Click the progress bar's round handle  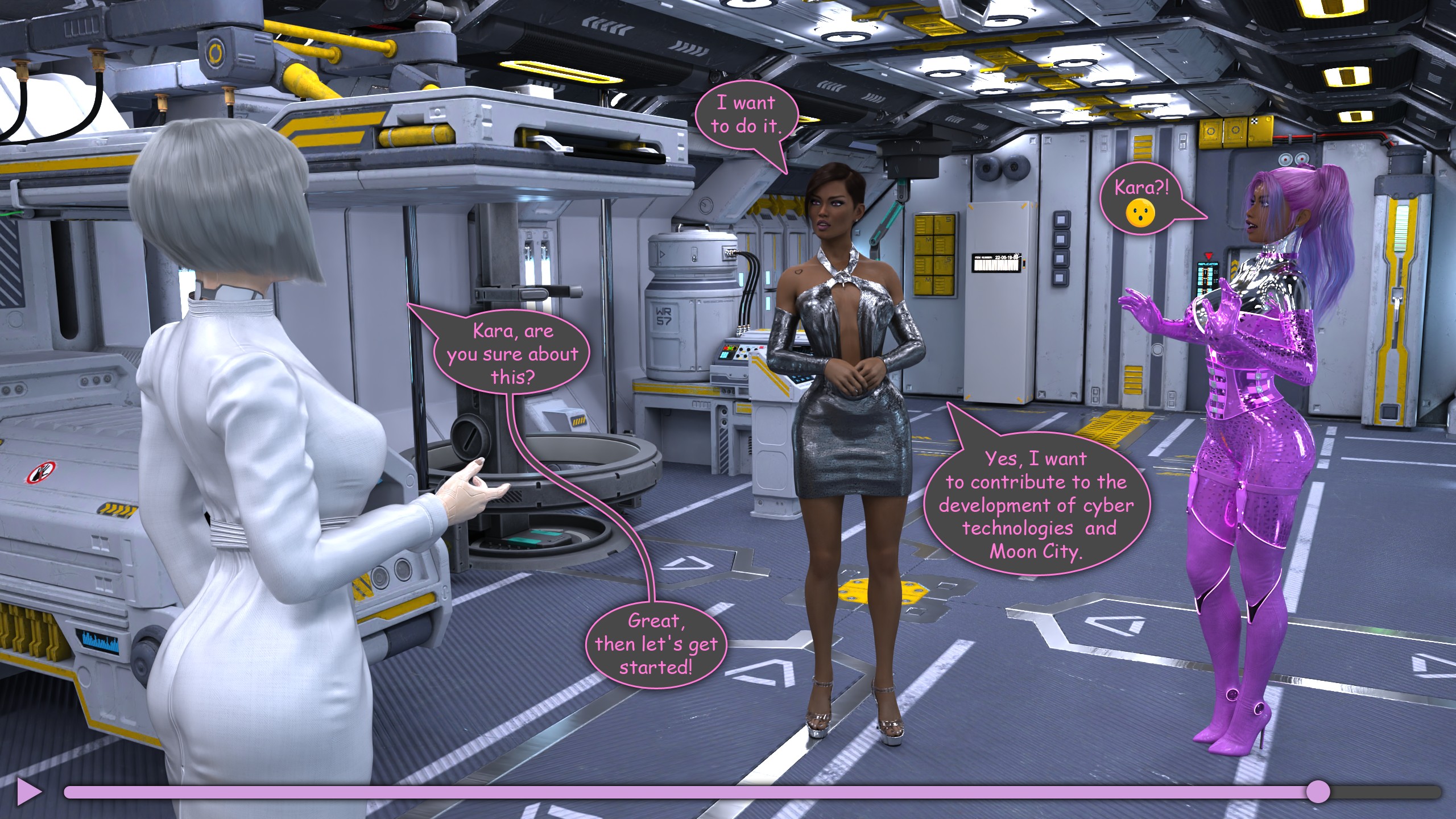[x=1318, y=792]
